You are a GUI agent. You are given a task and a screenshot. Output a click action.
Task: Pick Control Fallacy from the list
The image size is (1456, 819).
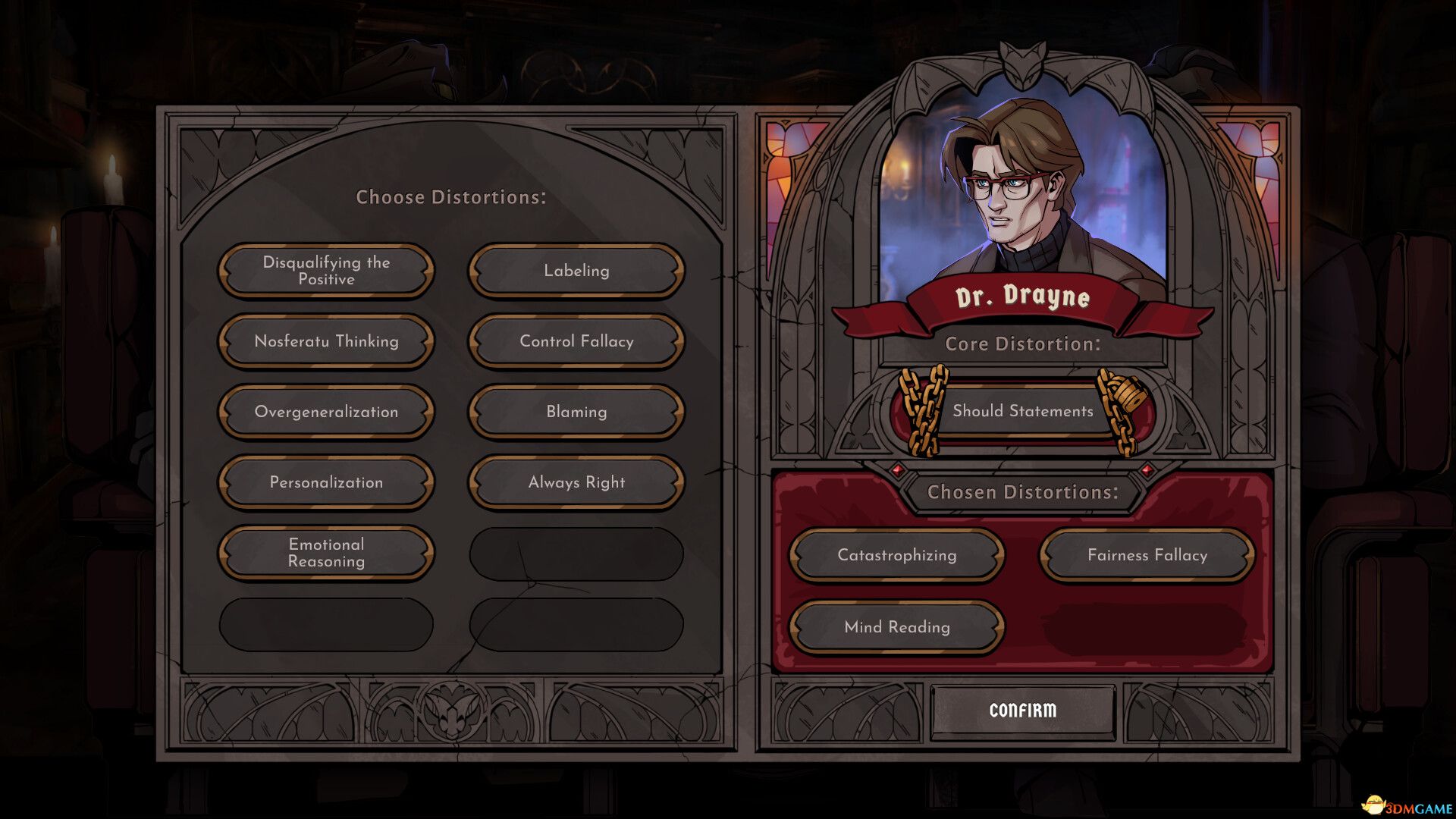click(x=575, y=341)
